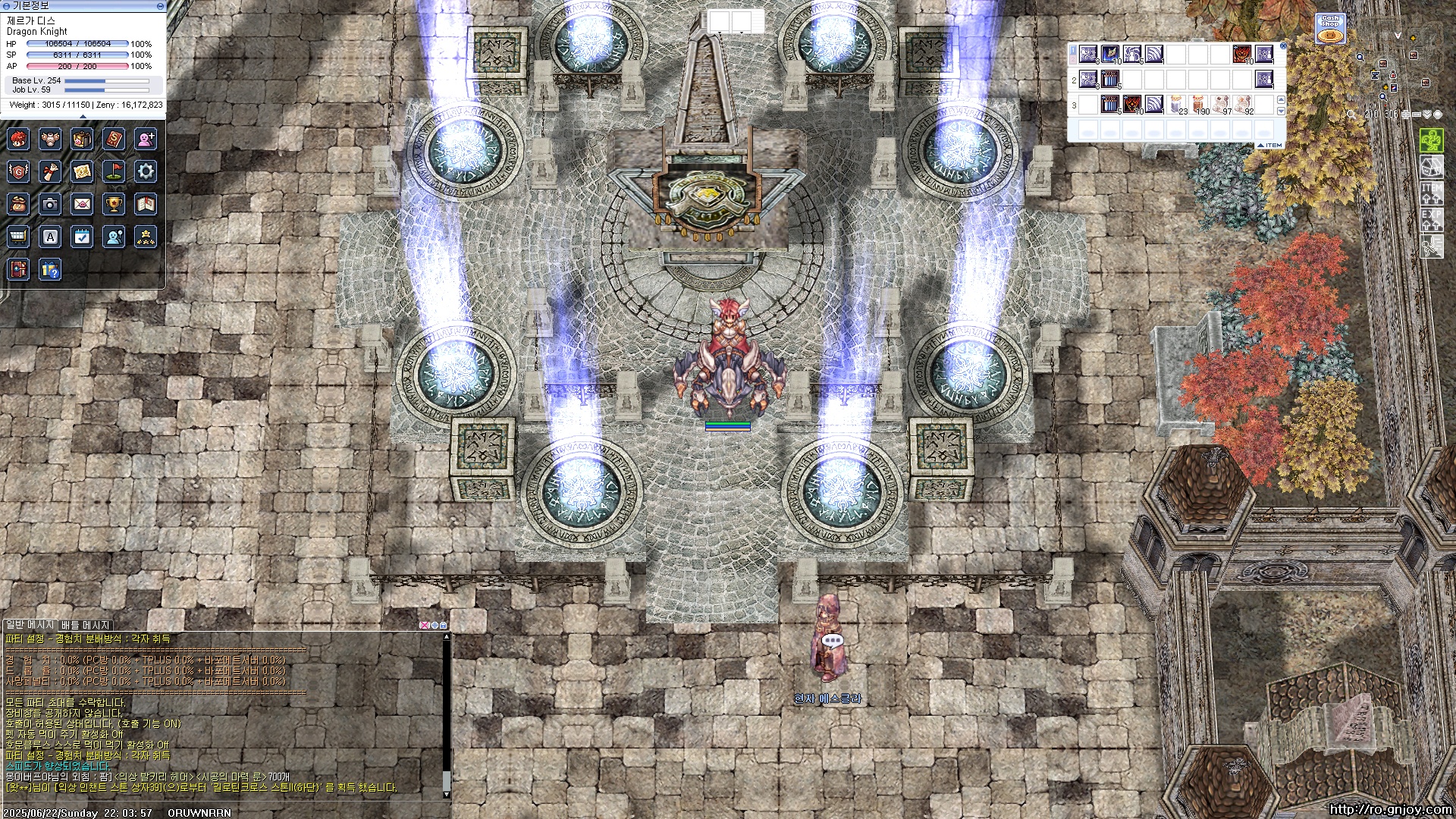Open the mail envelope icon
Image resolution: width=1456 pixels, height=819 pixels.
coord(82,204)
